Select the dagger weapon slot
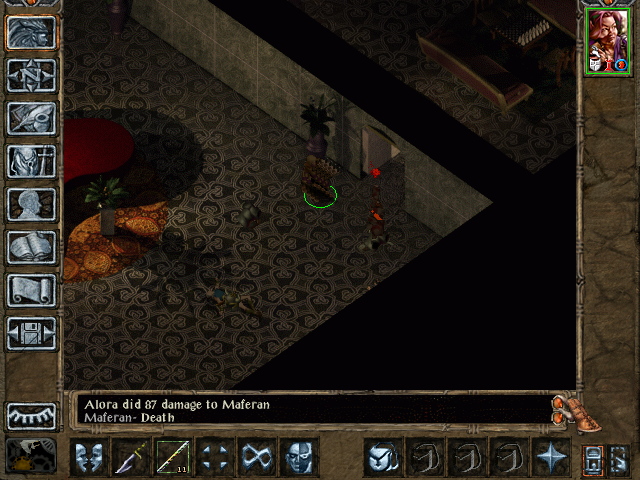This screenshot has width=640, height=480. pos(131,457)
